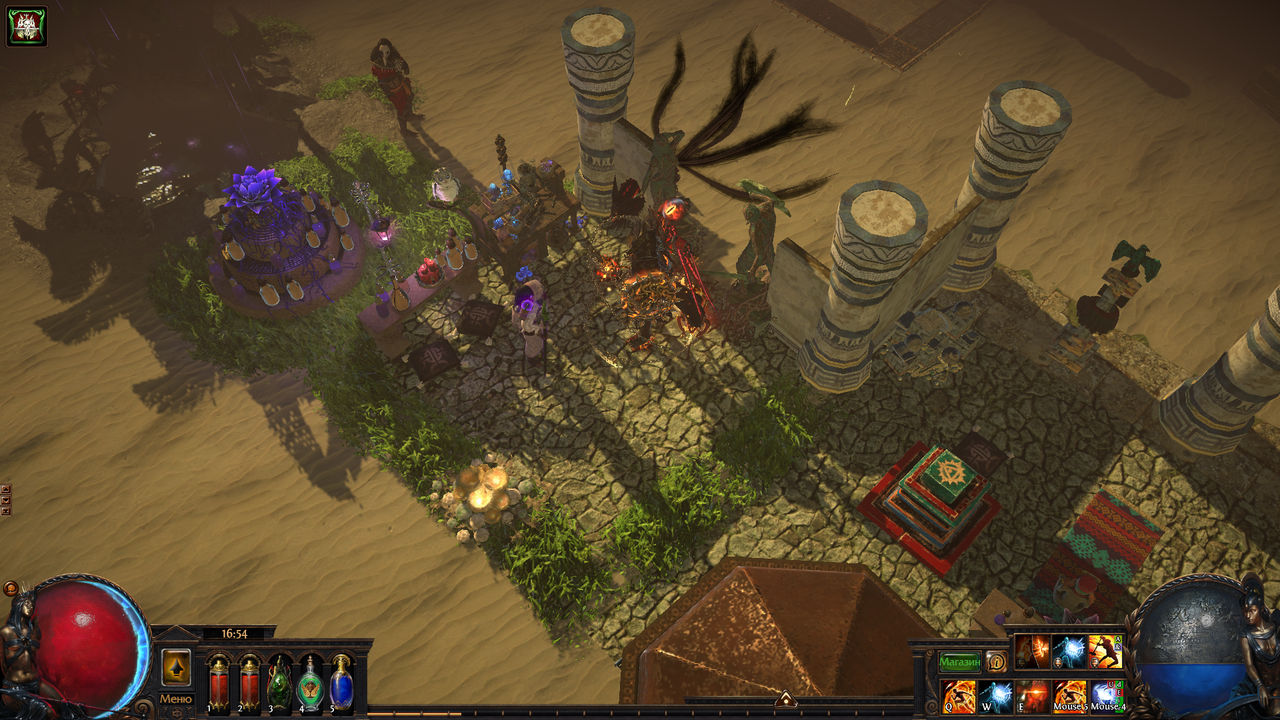Select the Mouse 4 blue swirl skill

[1106, 696]
